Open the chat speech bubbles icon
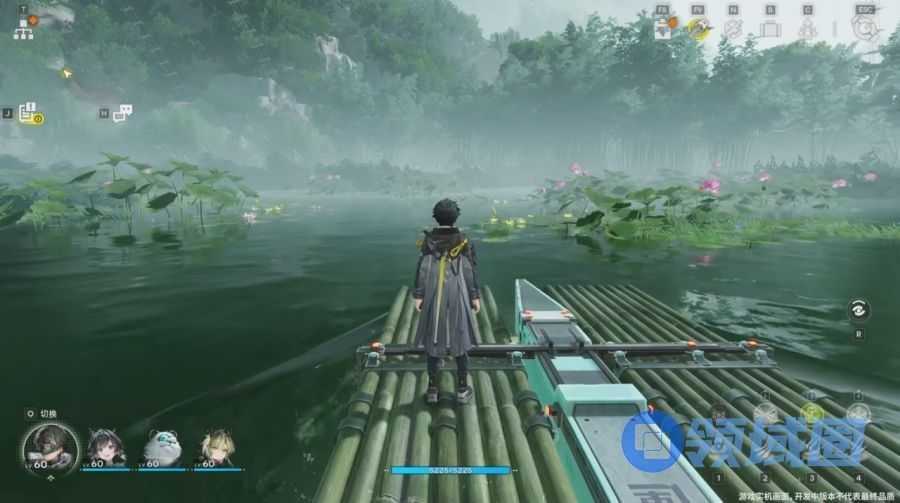This screenshot has width=900, height=503. tap(122, 113)
